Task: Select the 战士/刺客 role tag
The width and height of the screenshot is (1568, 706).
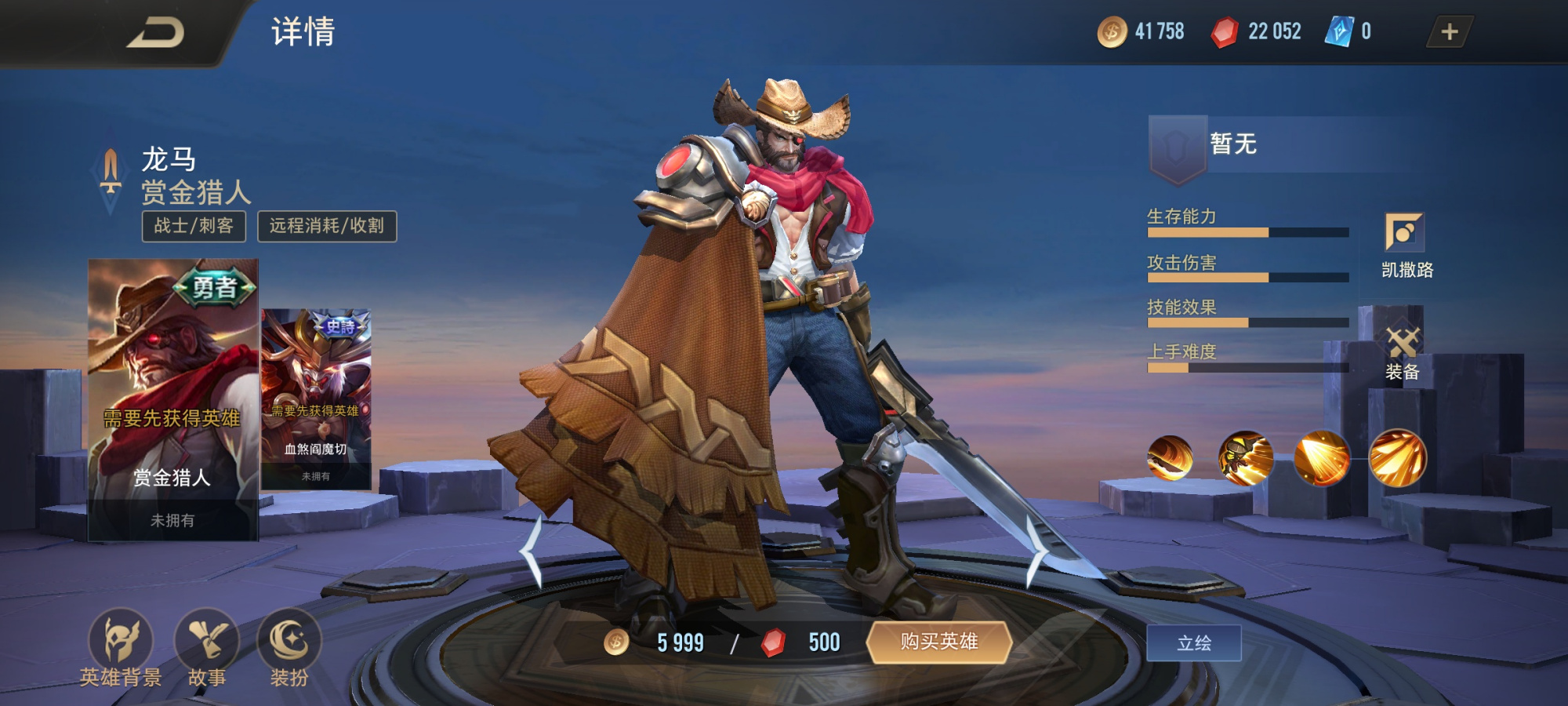Action: pyautogui.click(x=194, y=226)
